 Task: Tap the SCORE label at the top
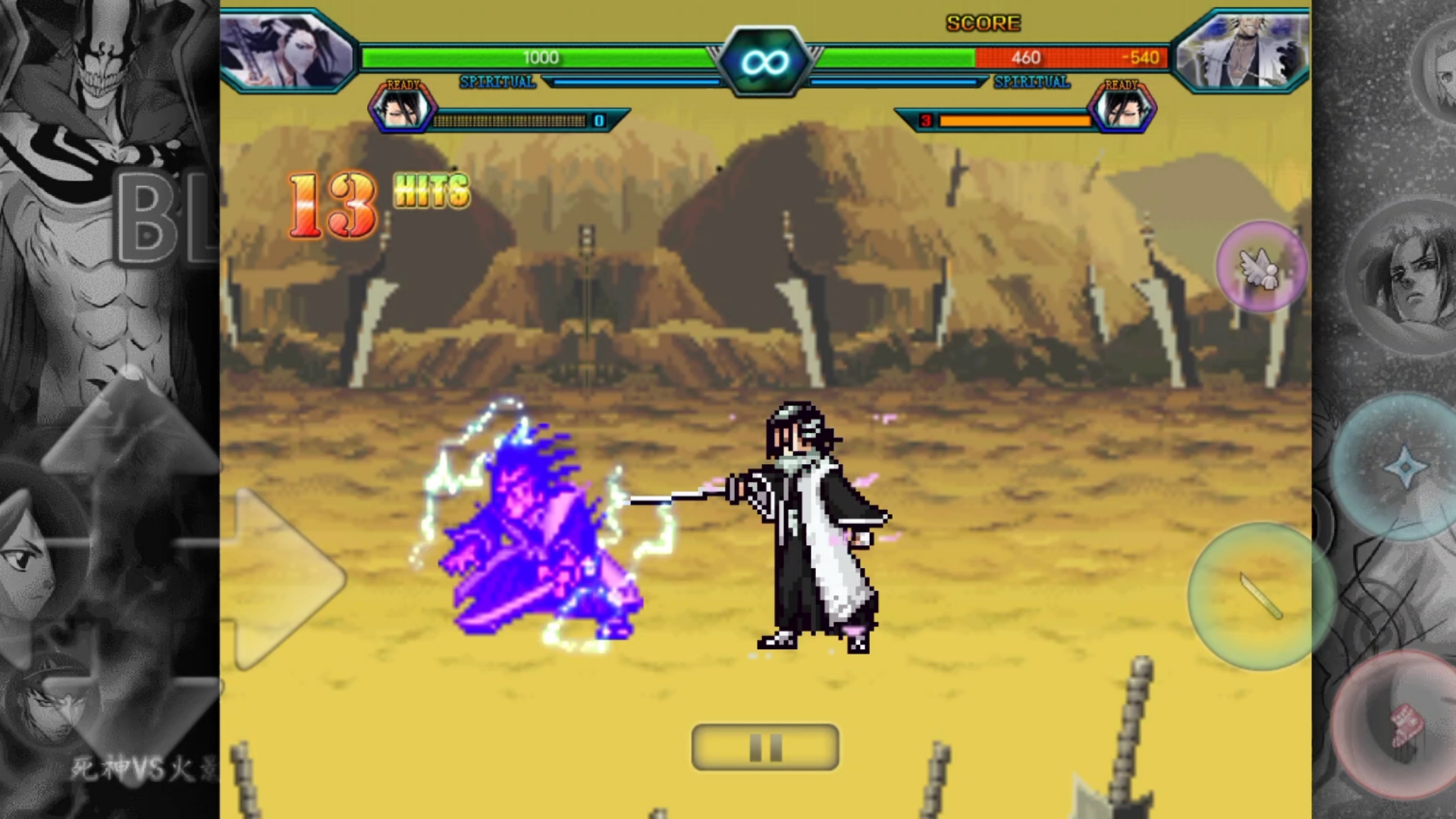(x=982, y=23)
